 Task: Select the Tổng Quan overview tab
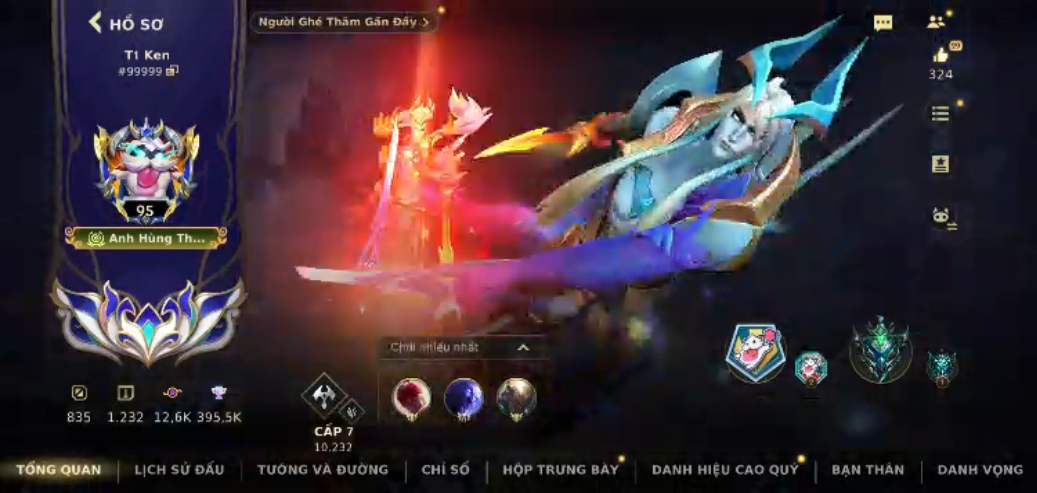pyautogui.click(x=58, y=470)
